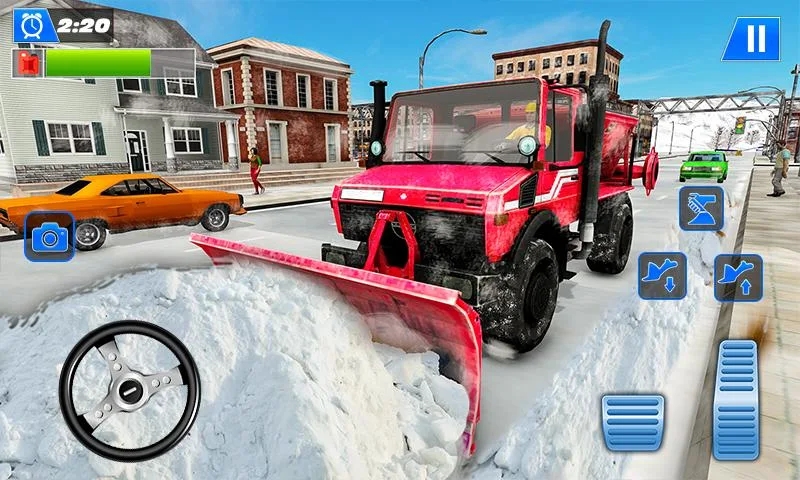
Task: Step on the wide brake pedal
Action: (632, 422)
